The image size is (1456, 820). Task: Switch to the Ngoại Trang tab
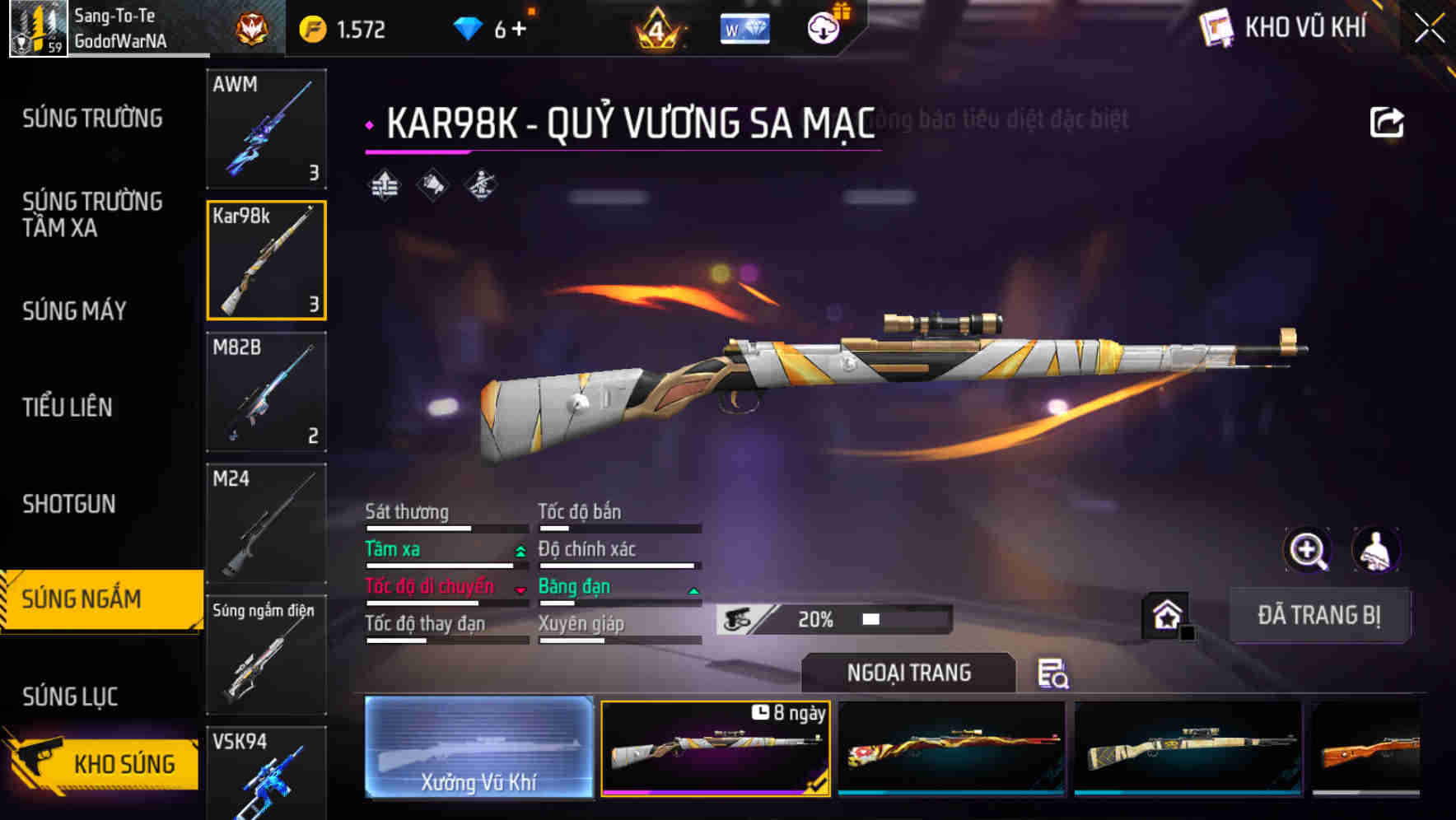[908, 673]
